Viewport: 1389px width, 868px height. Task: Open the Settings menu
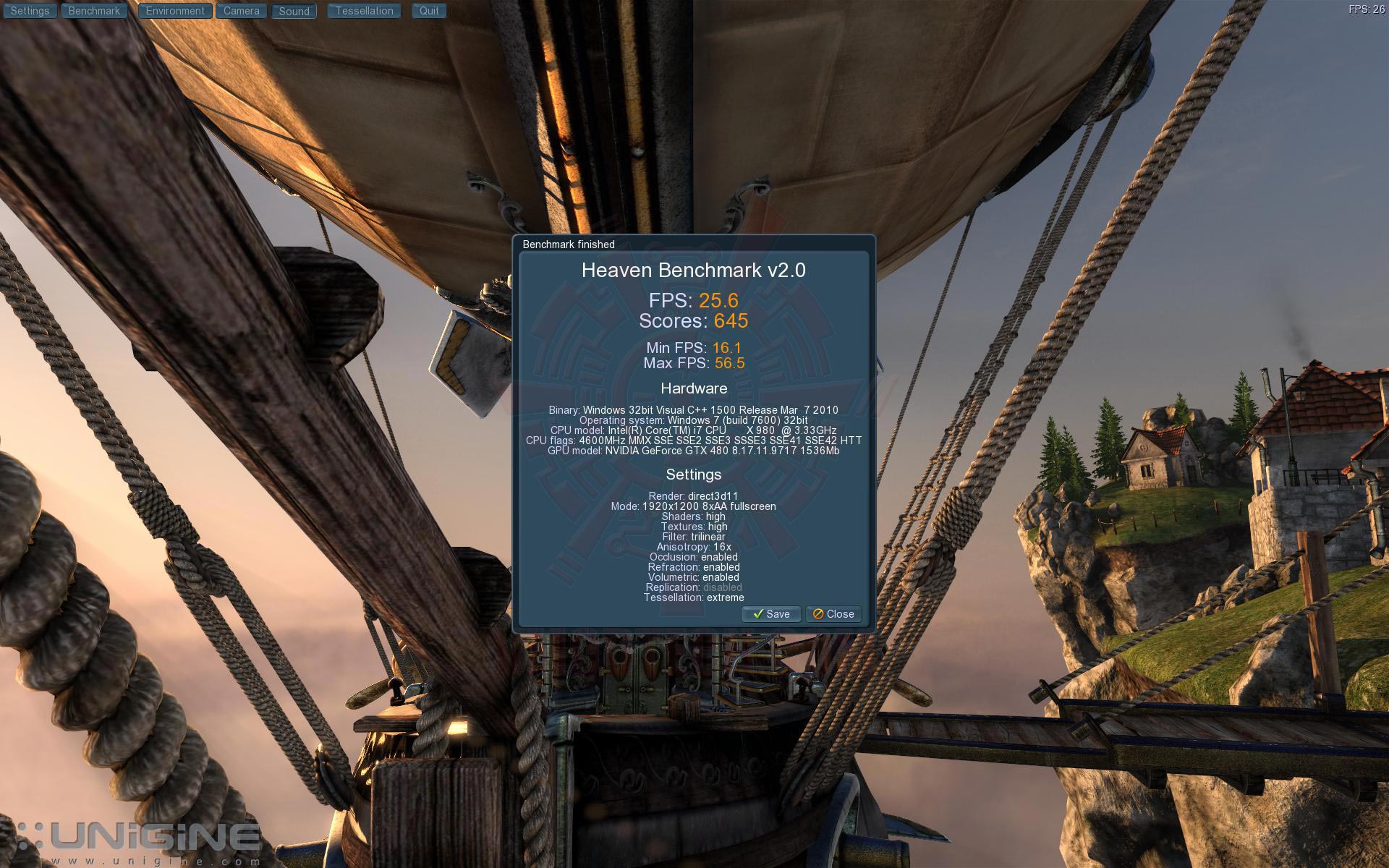coord(30,11)
